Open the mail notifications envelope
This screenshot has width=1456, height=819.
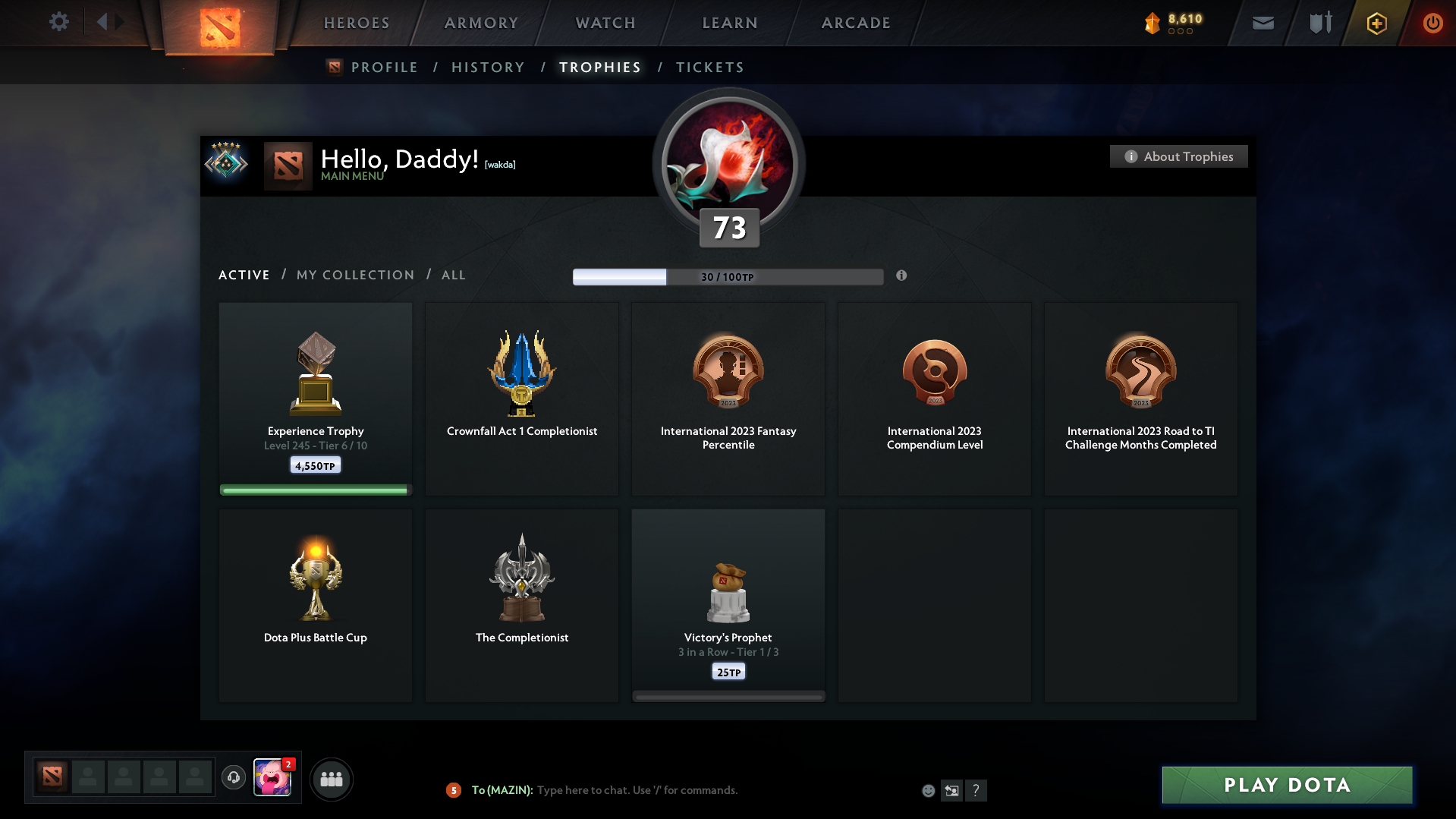point(1263,23)
